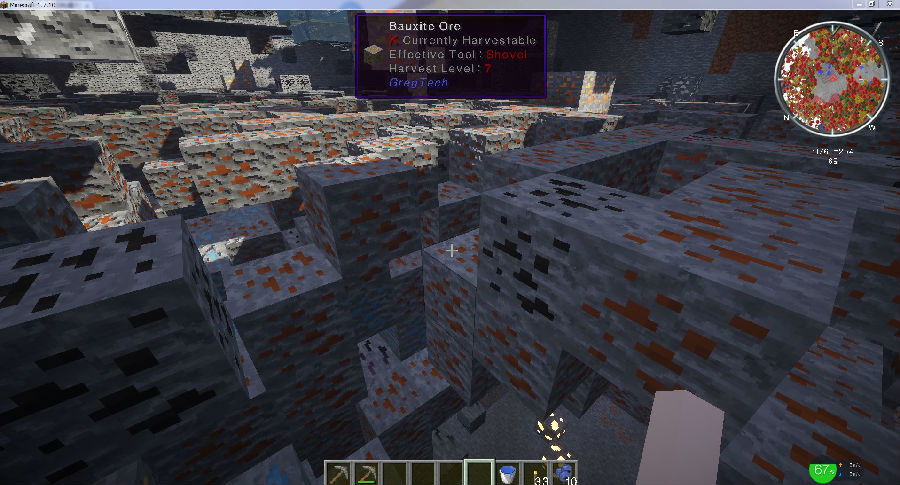Image resolution: width=900 pixels, height=485 pixels.
Task: Choose the stack of 33 torches
Action: [536, 472]
